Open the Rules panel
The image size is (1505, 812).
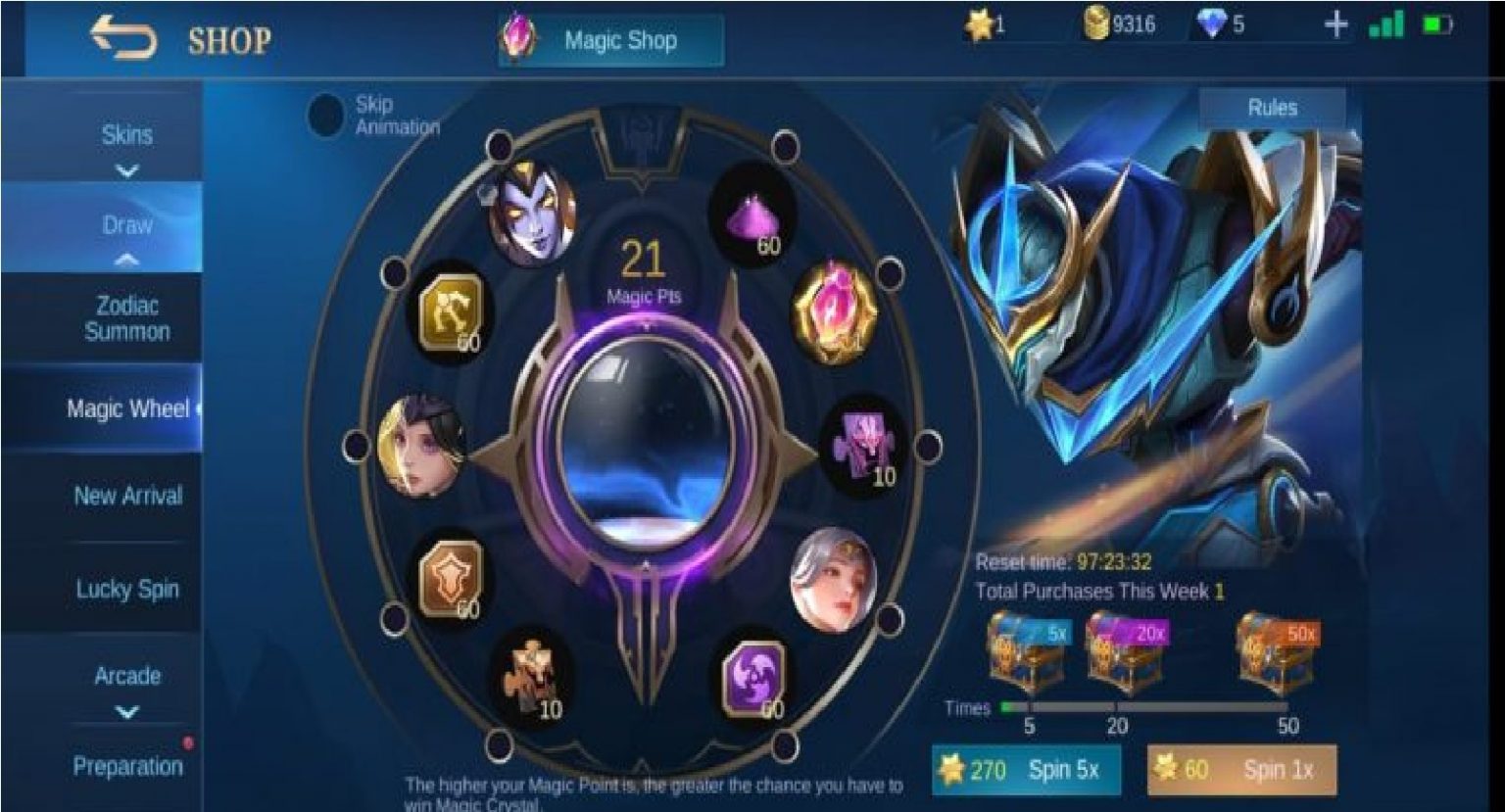tap(1271, 108)
